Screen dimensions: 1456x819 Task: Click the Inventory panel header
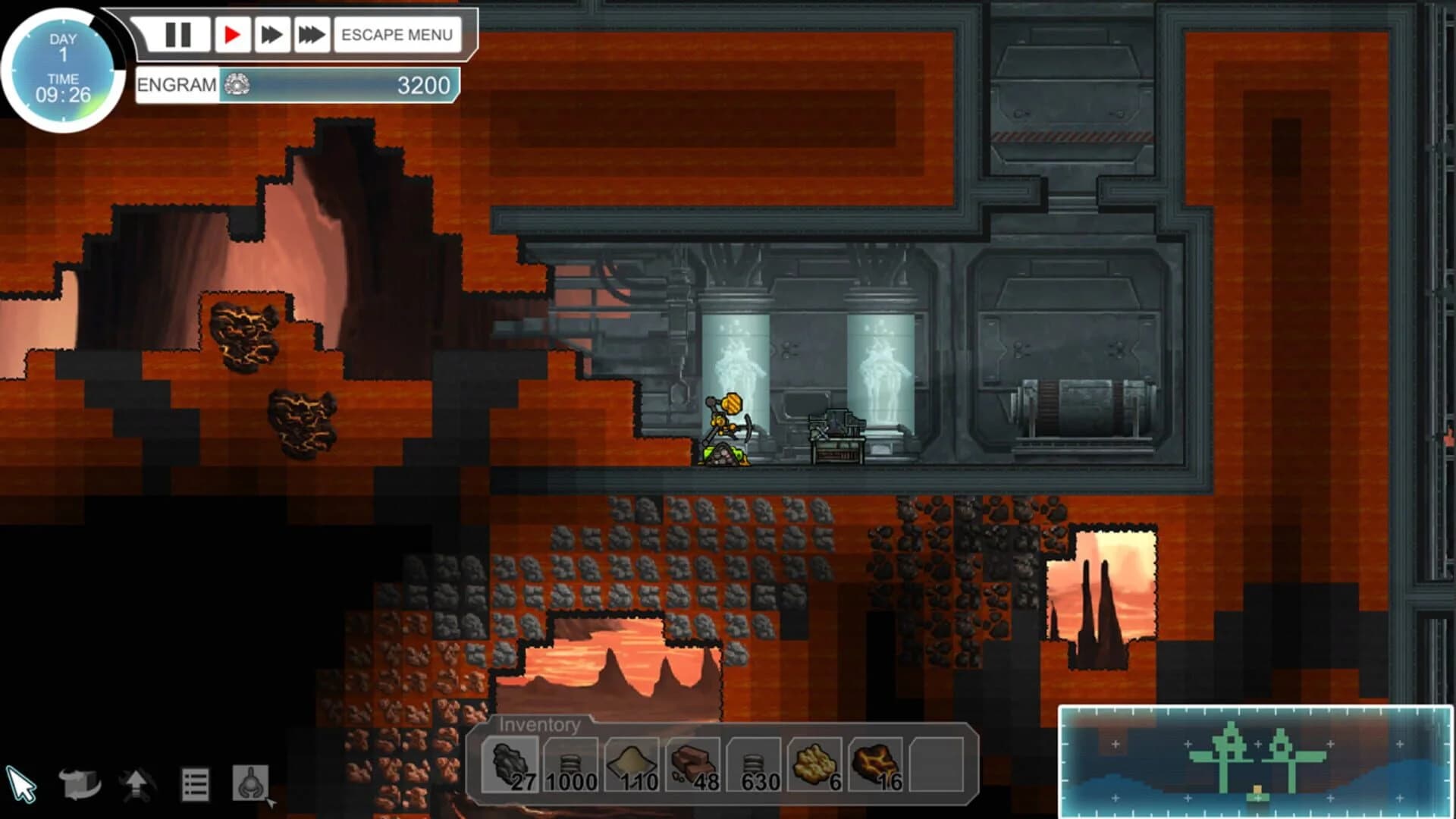[540, 725]
